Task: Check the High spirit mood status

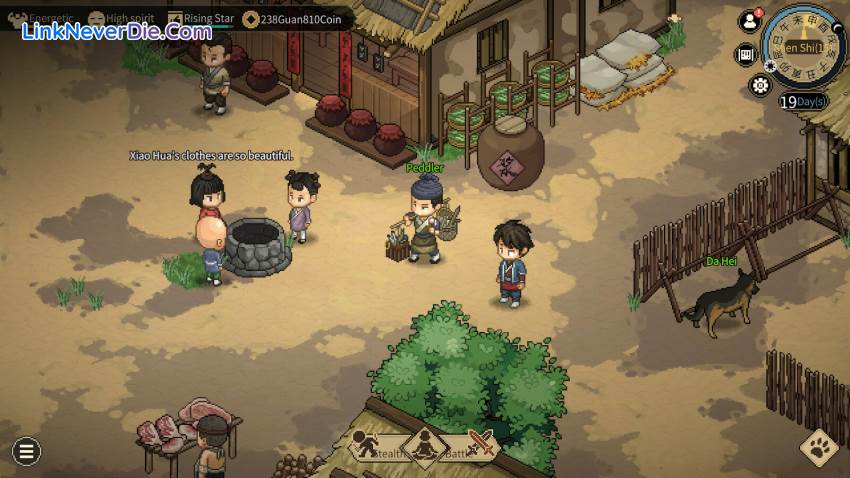Action: [96, 18]
